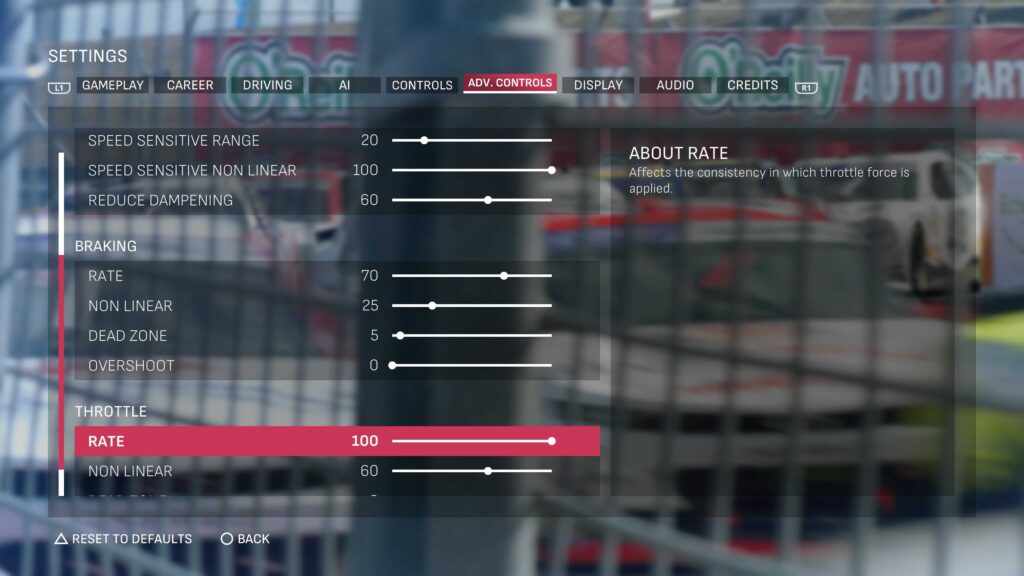1024x576 pixels.
Task: Switch to the Display tab
Action: pos(599,86)
